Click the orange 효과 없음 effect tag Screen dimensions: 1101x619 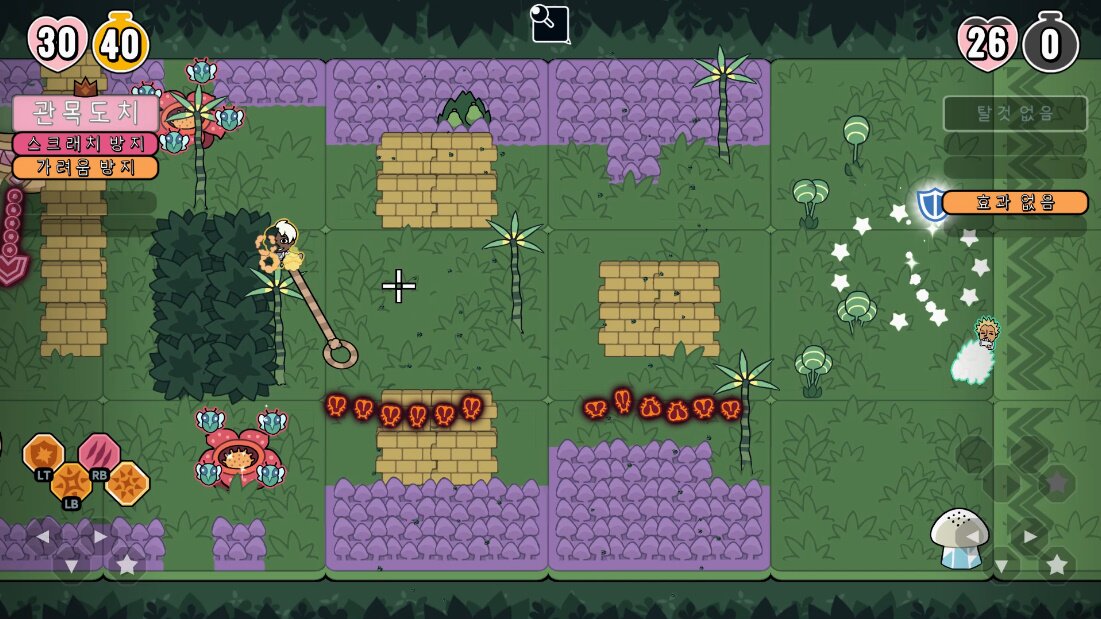(1015, 202)
